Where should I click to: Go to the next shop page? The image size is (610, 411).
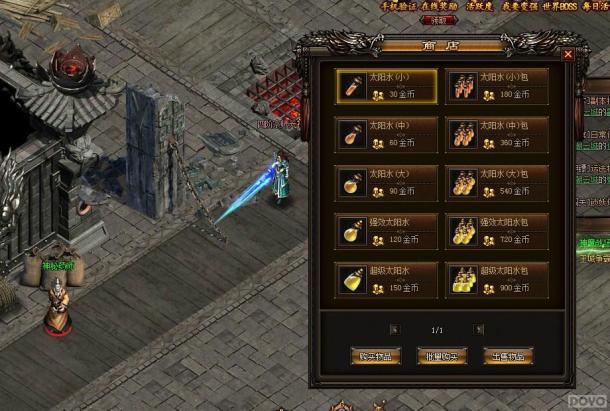point(479,328)
